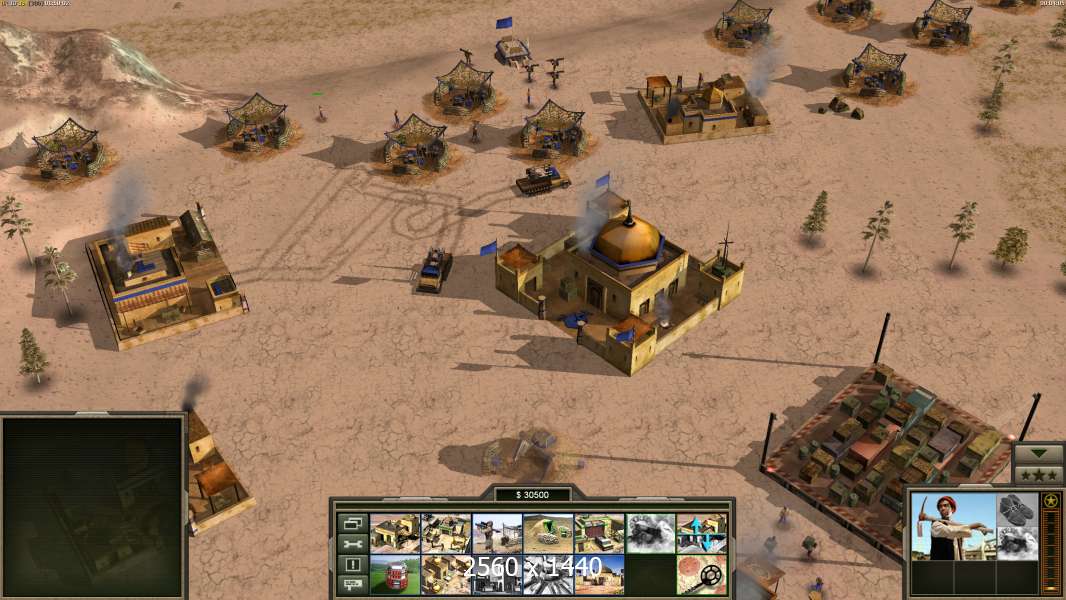
Task: Click the exclamation mark alert button
Action: (352, 565)
